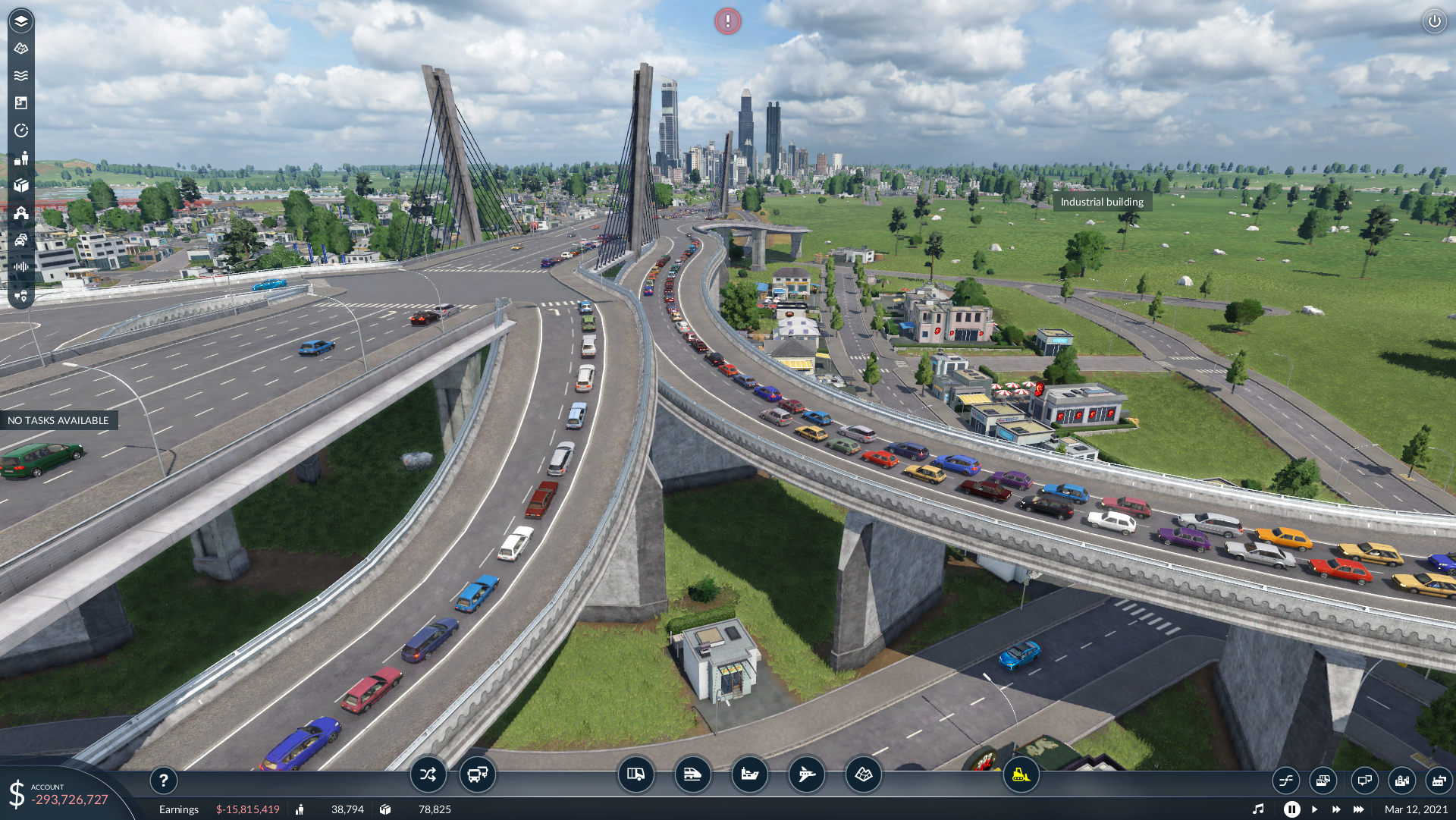Viewport: 1456px width, 820px height.
Task: Toggle the map layers stack button
Action: point(21,21)
